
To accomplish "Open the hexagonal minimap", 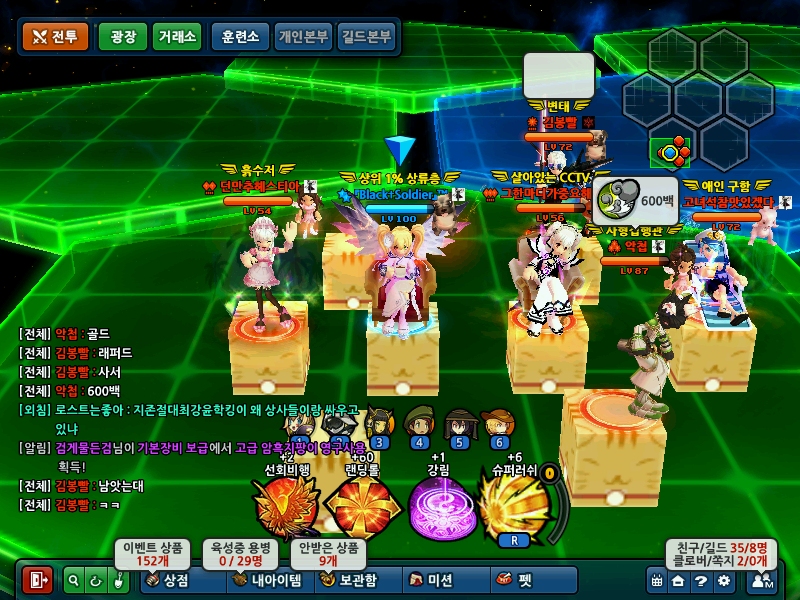I will point(698,100).
